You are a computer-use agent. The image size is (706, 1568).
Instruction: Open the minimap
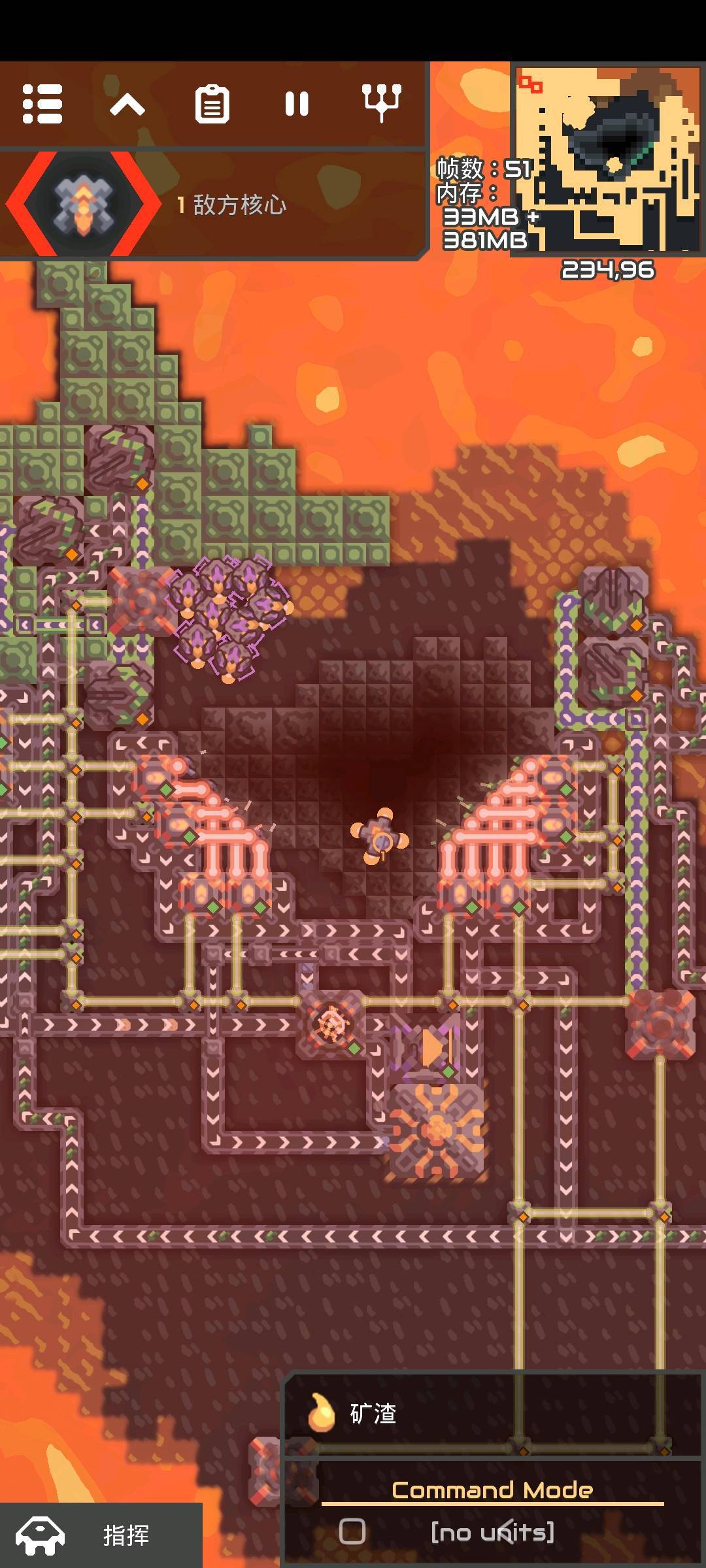click(x=607, y=158)
